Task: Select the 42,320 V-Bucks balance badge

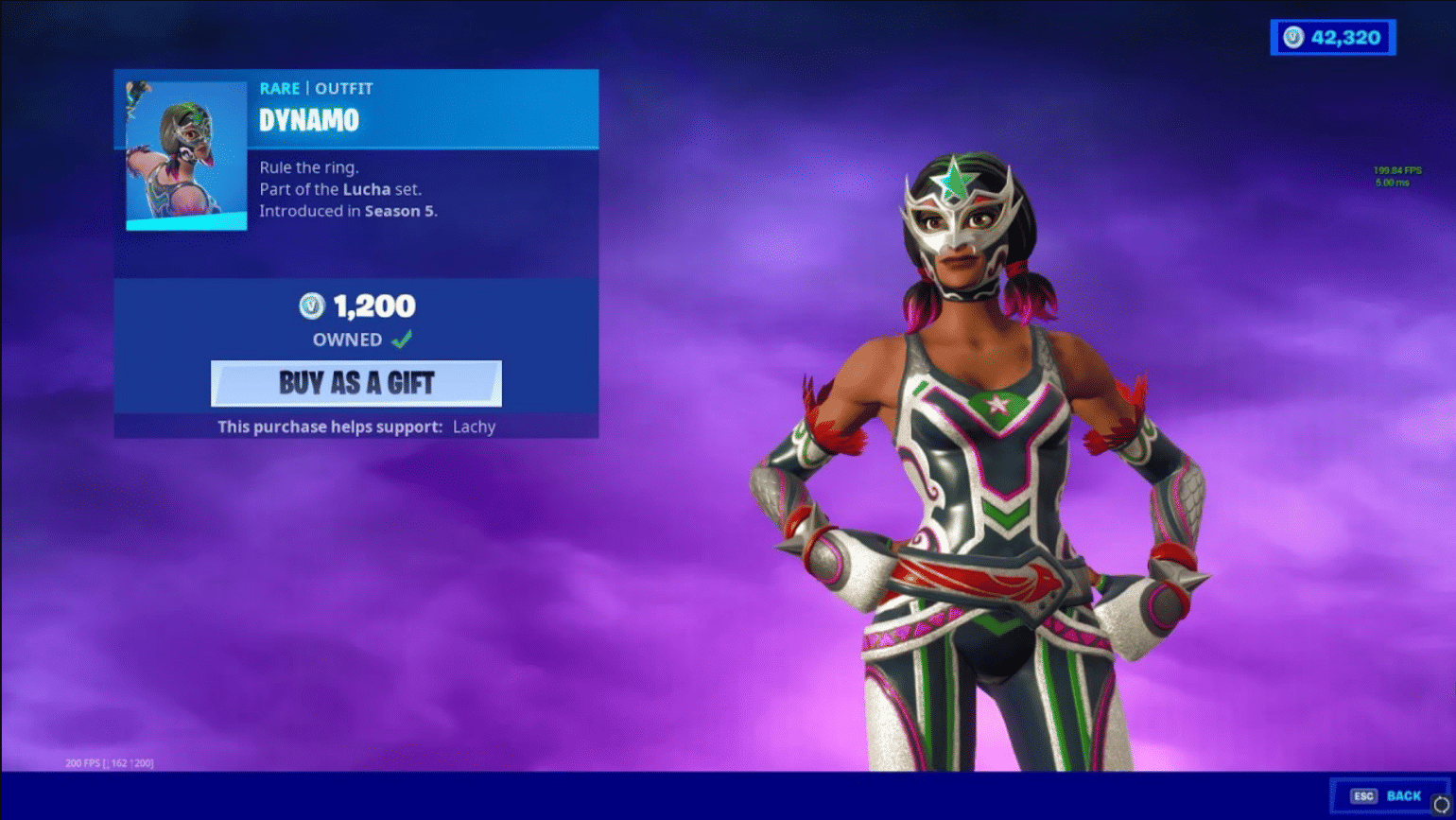Action: [x=1333, y=37]
